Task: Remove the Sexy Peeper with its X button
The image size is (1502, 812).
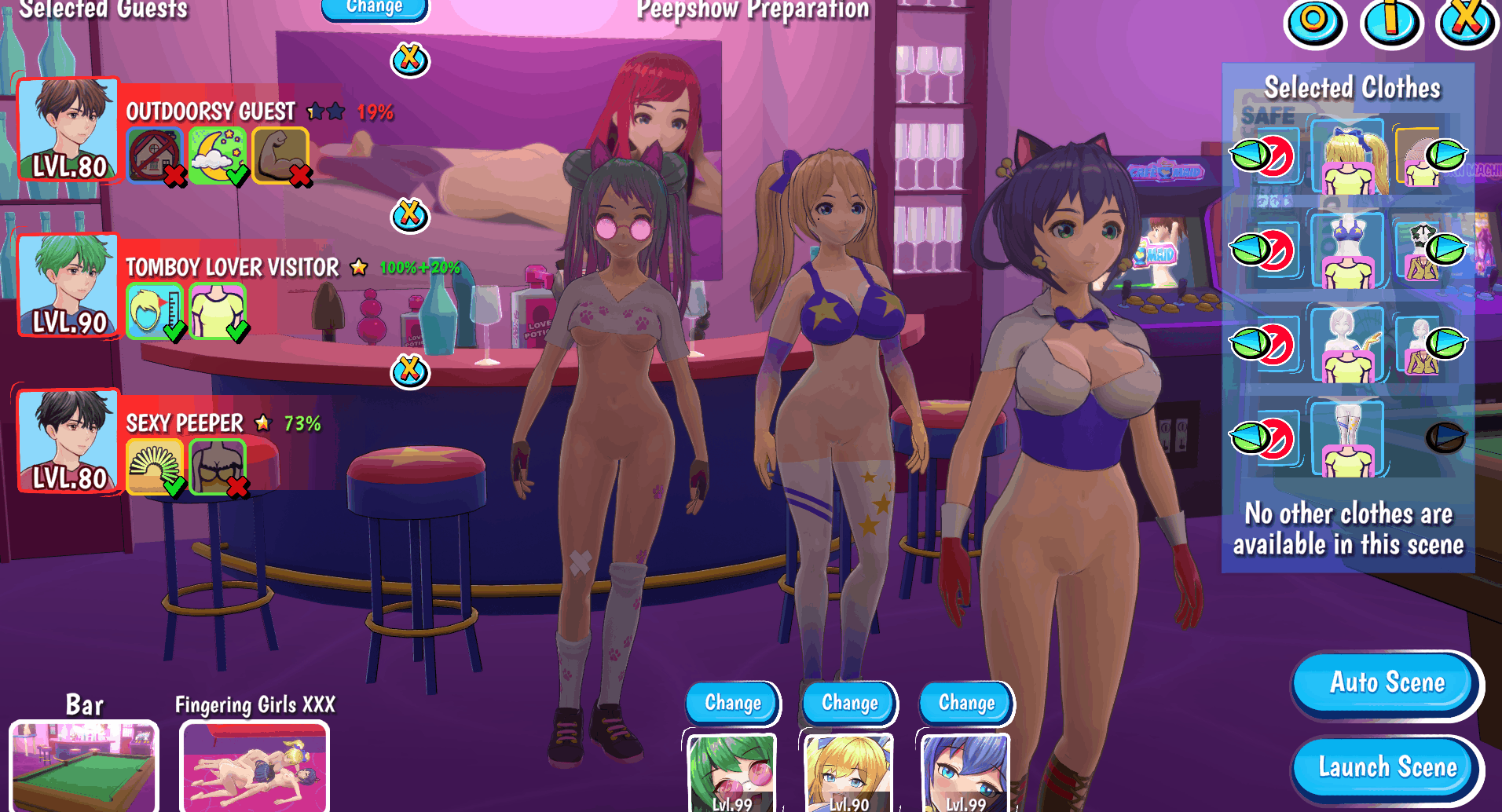Action: pyautogui.click(x=410, y=370)
